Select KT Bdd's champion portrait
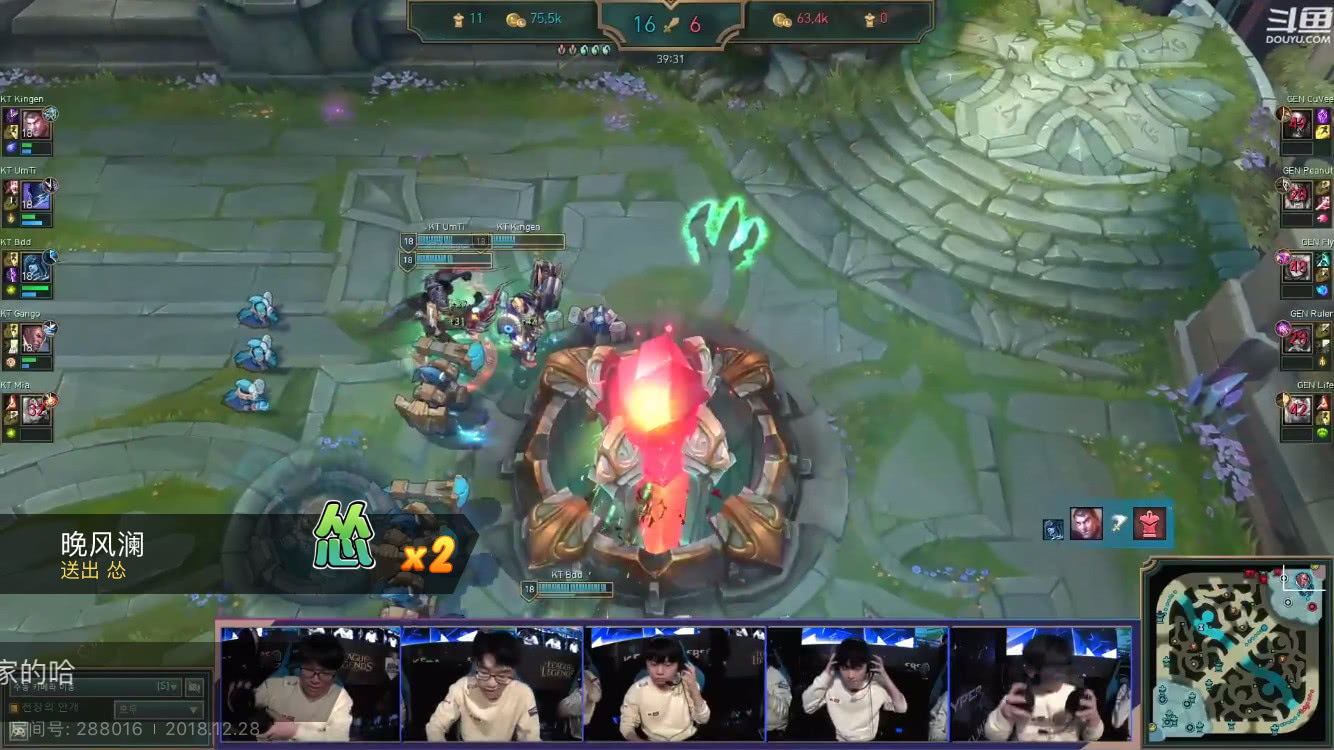 36,269
